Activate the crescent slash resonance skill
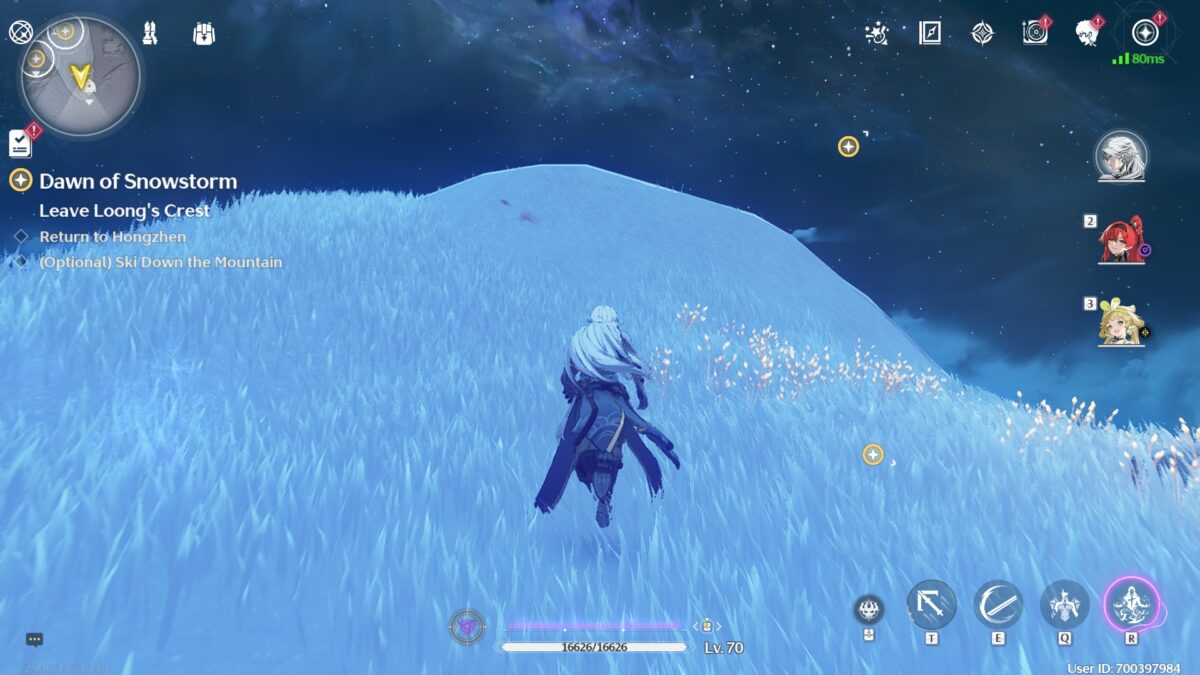Image resolution: width=1200 pixels, height=675 pixels. point(998,604)
